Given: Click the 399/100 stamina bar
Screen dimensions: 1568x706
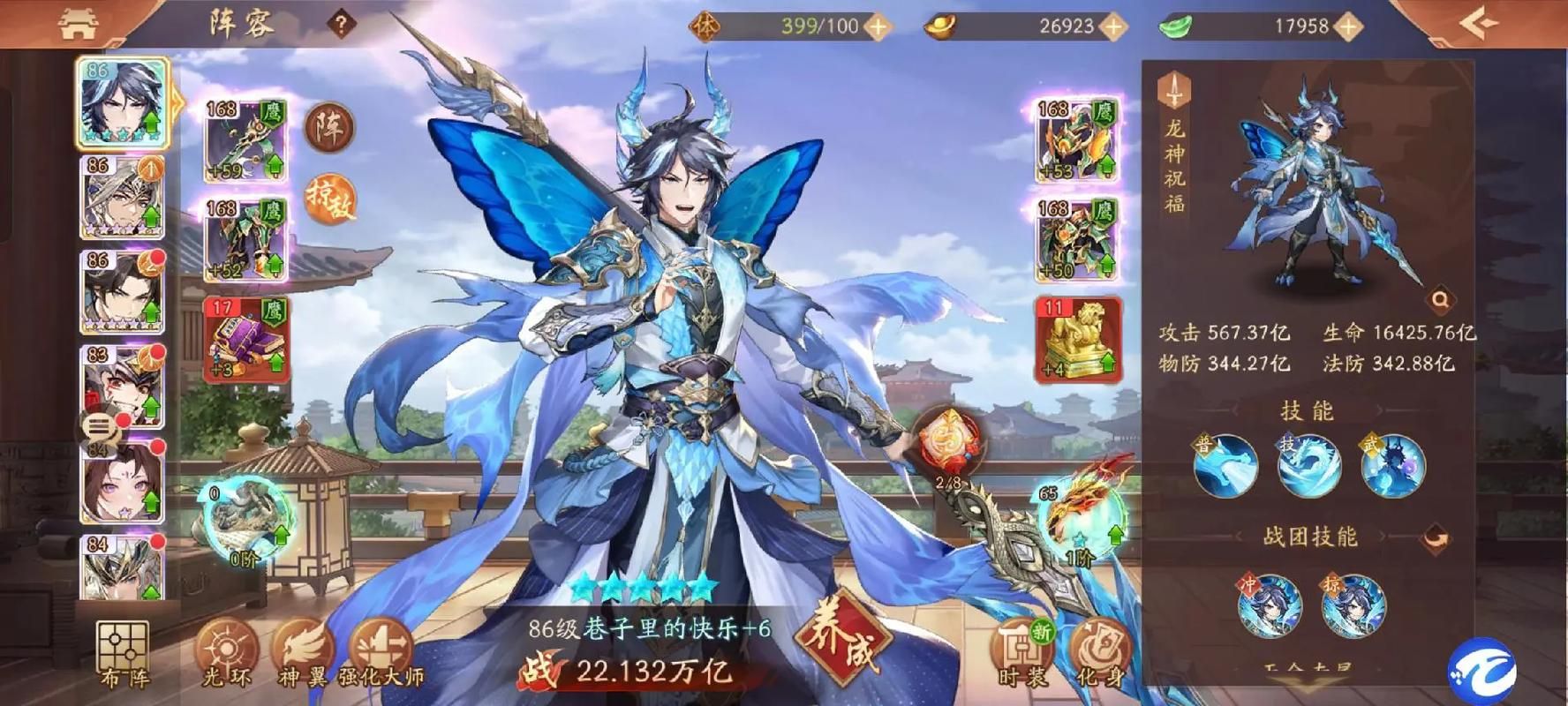Looking at the screenshot, I should (x=817, y=26).
